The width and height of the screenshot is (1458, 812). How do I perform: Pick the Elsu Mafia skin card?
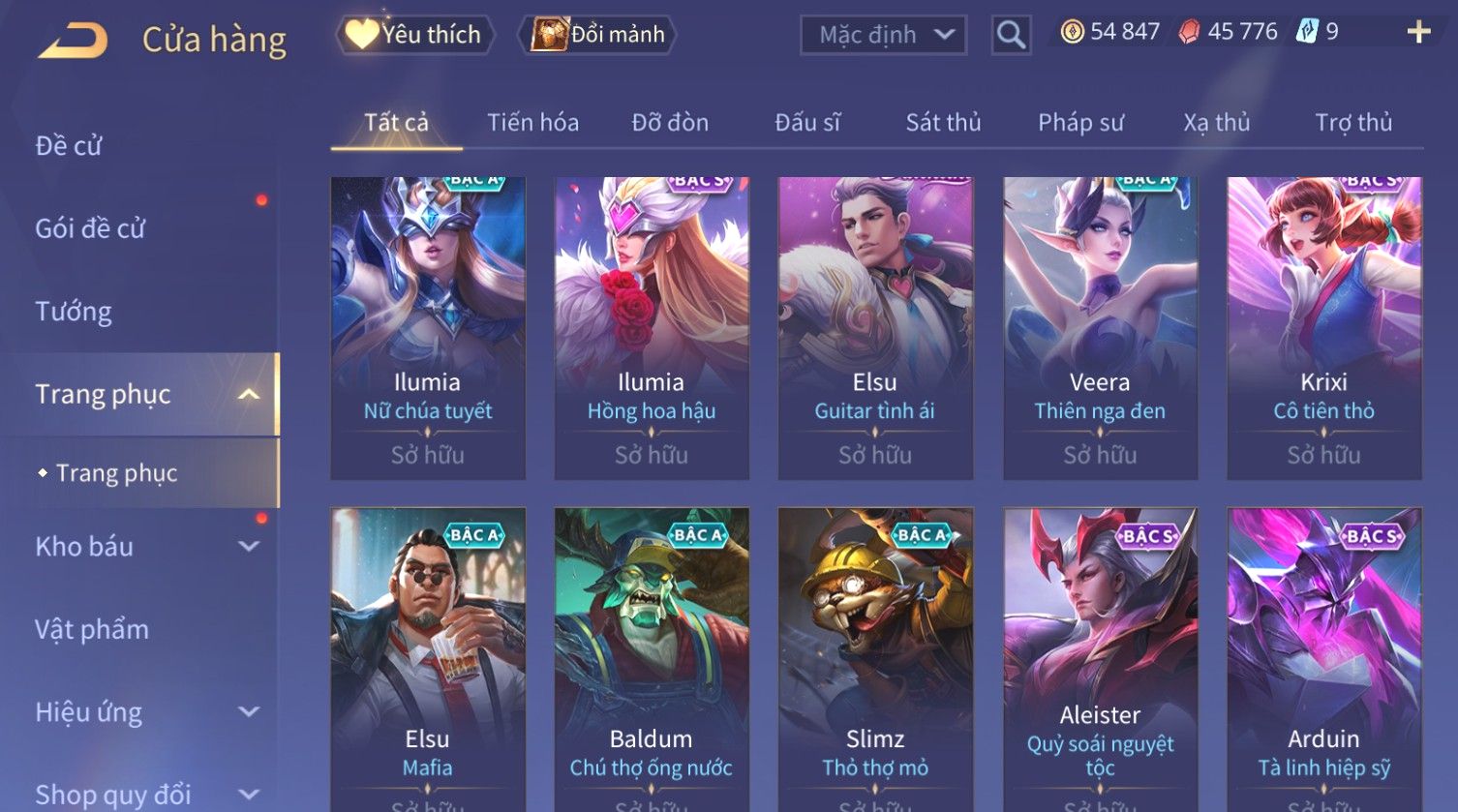(427, 658)
